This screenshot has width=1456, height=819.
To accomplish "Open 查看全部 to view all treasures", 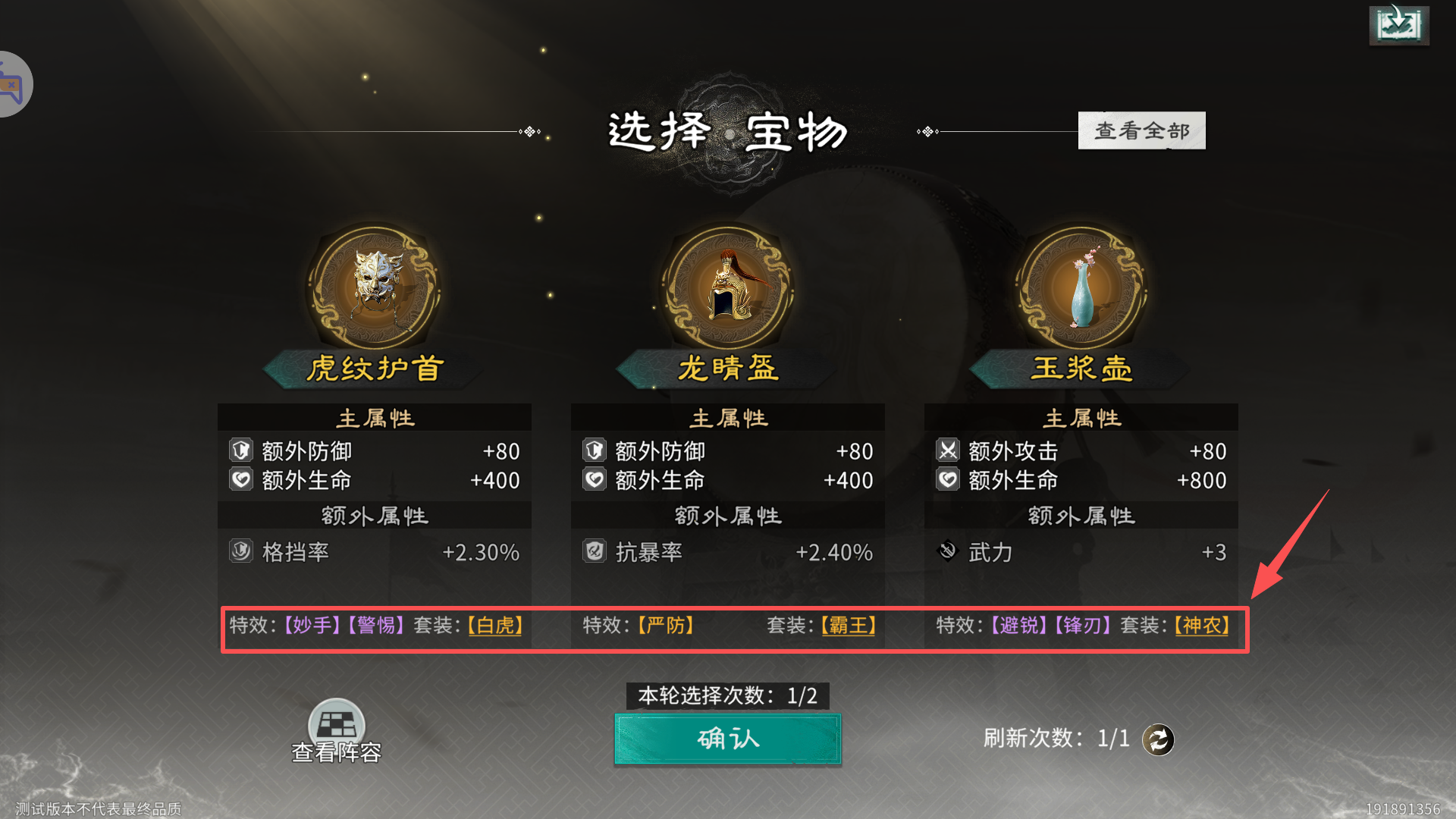I will [x=1141, y=130].
